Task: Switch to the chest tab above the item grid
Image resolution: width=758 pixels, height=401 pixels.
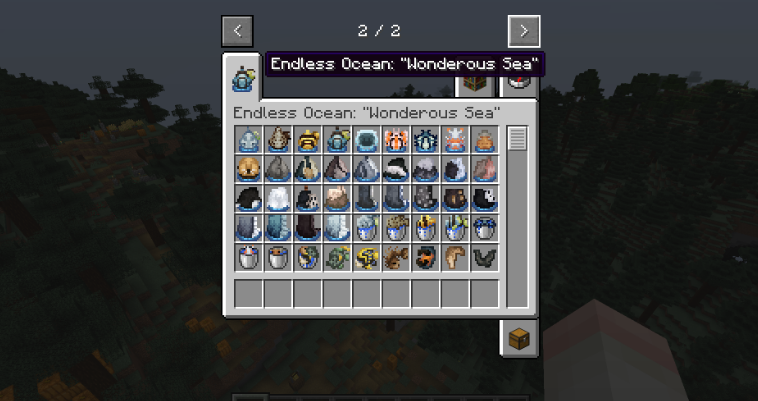Action: 475,85
